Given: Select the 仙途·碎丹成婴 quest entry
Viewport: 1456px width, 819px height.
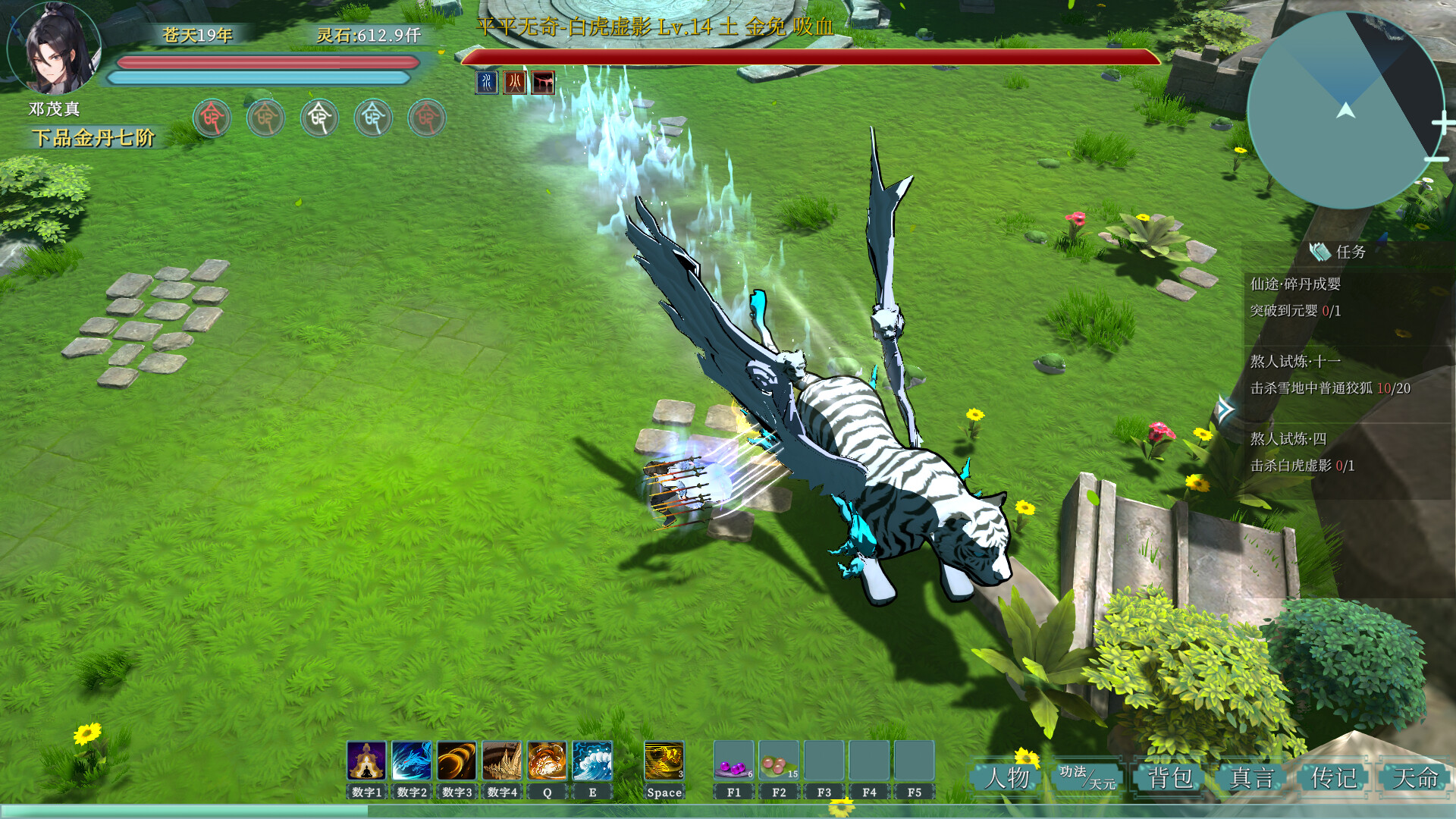Looking at the screenshot, I should pos(1295,284).
